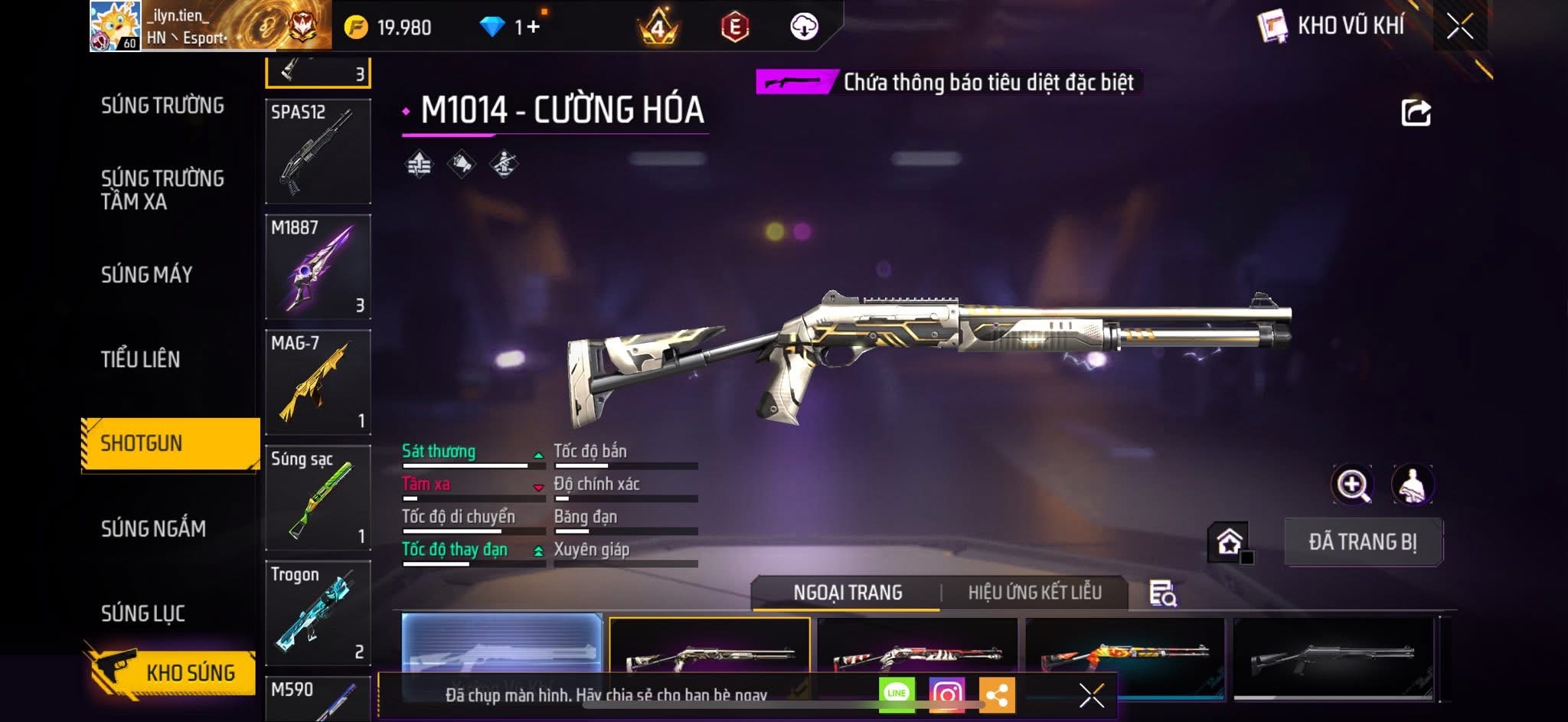
Task: Select the SPAS12 shotgun tile
Action: [x=318, y=152]
